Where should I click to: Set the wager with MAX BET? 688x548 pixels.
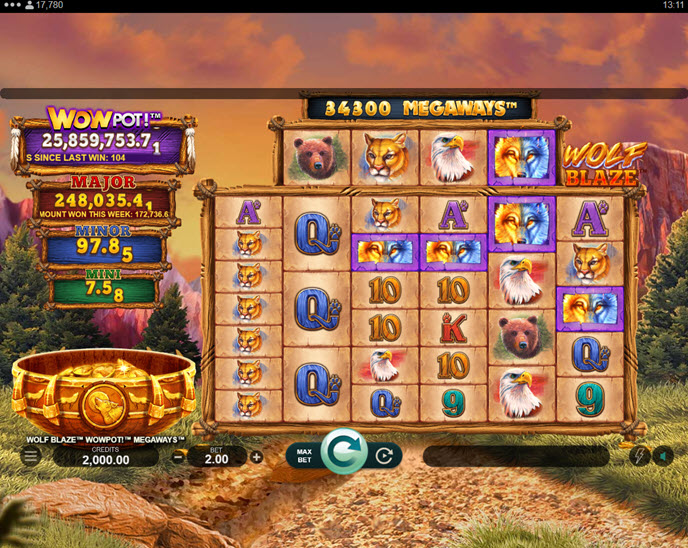(304, 457)
